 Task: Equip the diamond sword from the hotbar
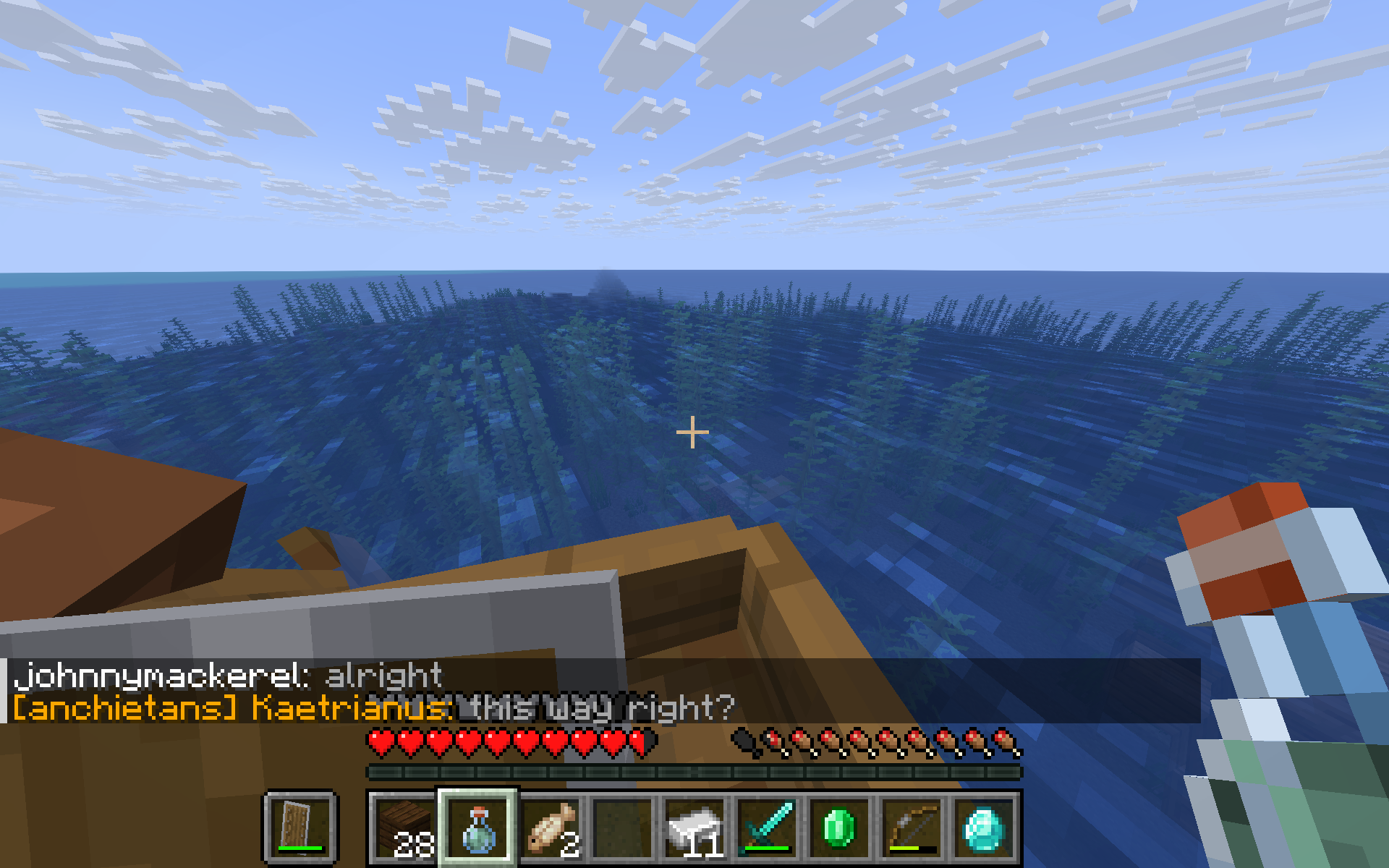pyautogui.click(x=767, y=827)
